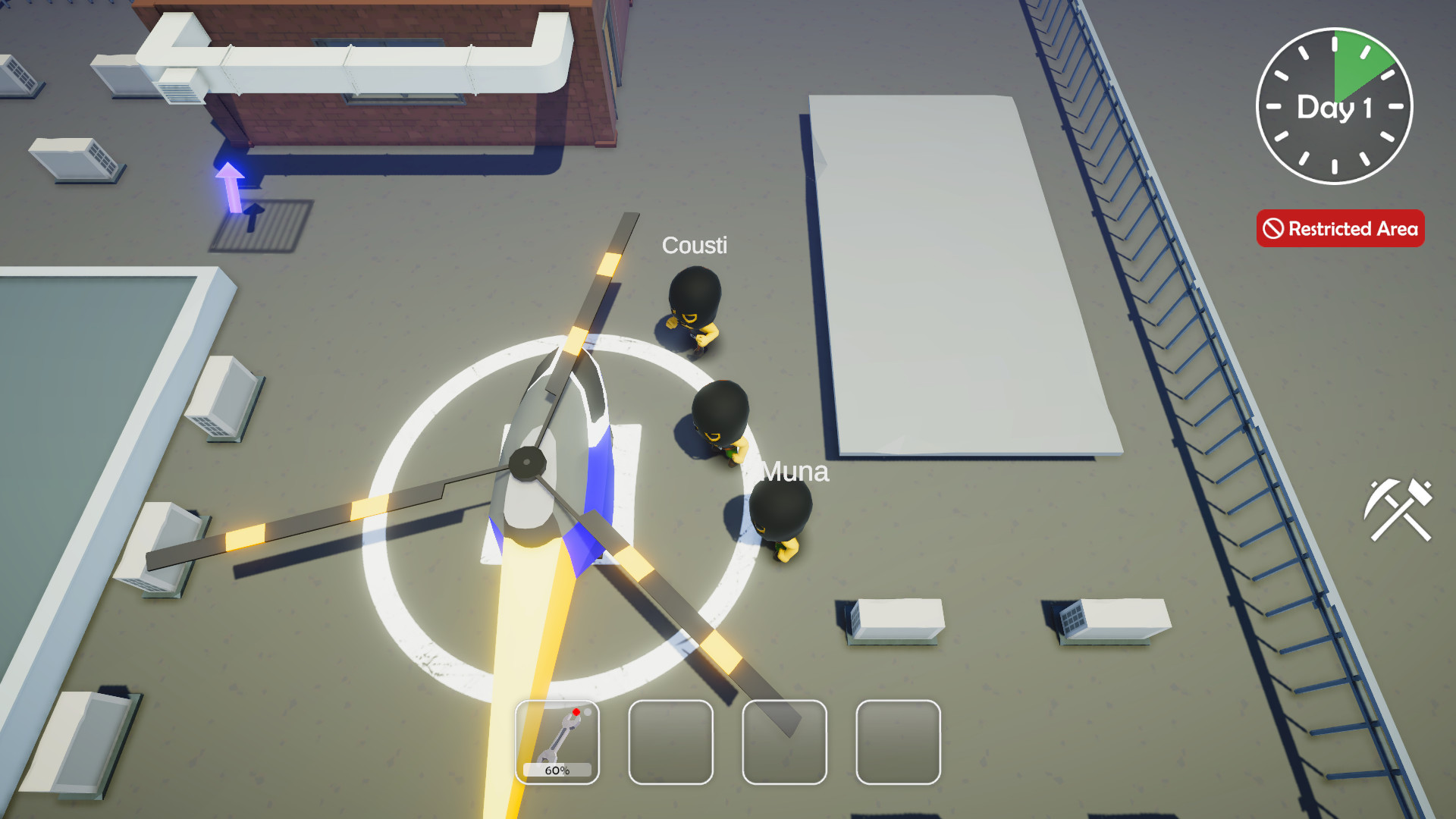Open the third empty hotbar slot
1456x819 pixels.
(783, 741)
